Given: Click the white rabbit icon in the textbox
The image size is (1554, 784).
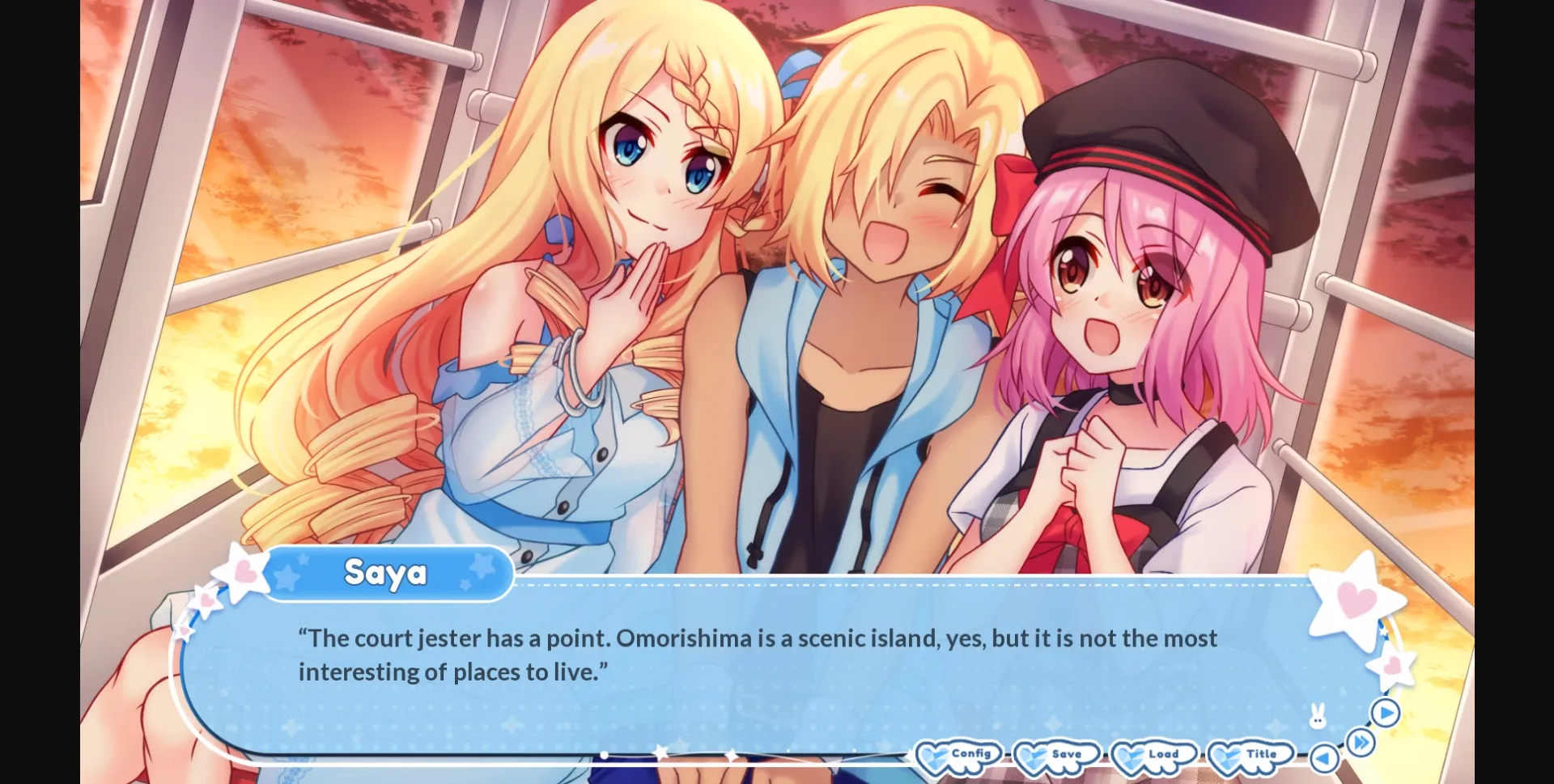Looking at the screenshot, I should click(x=1318, y=714).
